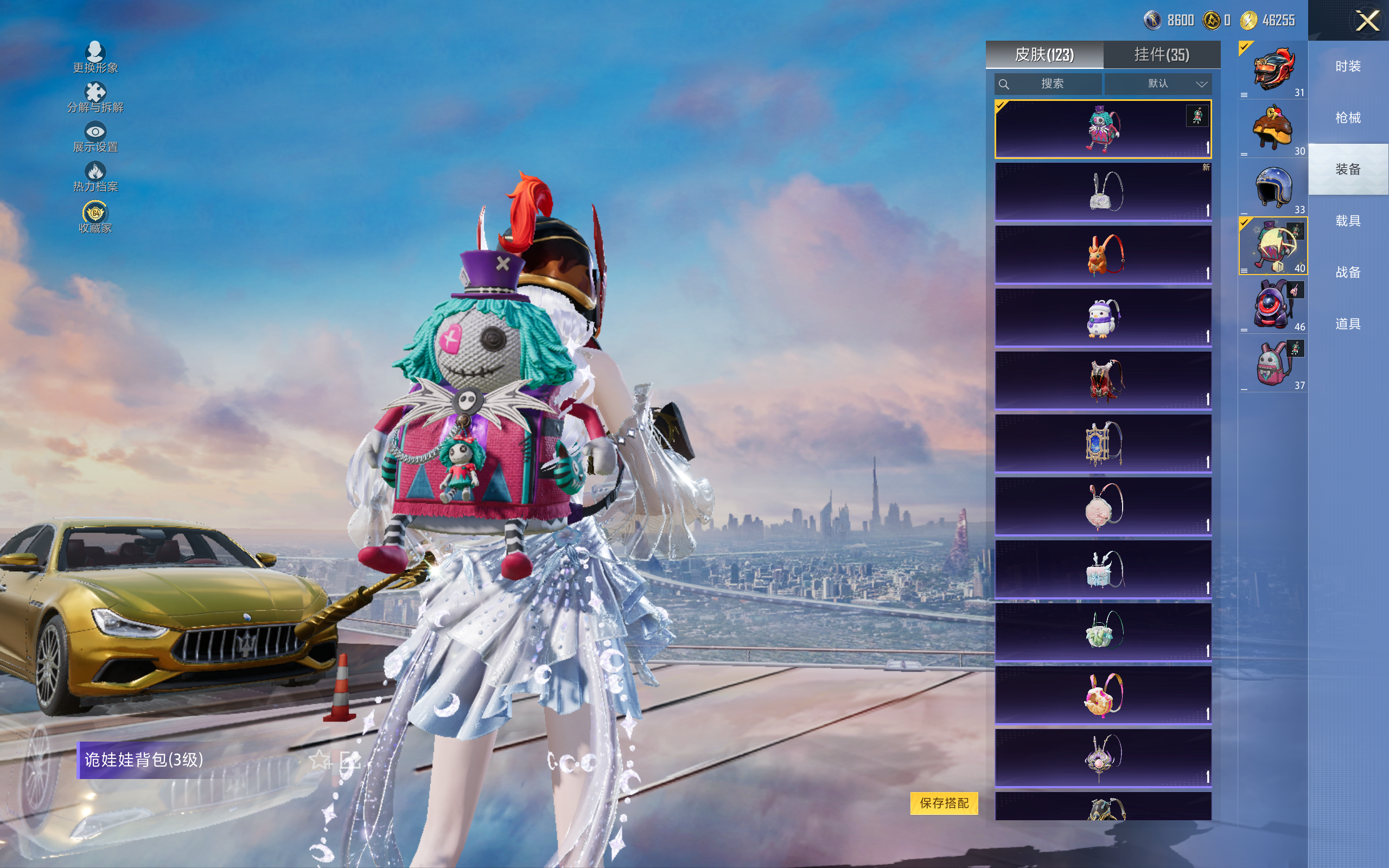Select the 枪械 firearms category
The height and width of the screenshot is (868, 1389).
[x=1348, y=118]
